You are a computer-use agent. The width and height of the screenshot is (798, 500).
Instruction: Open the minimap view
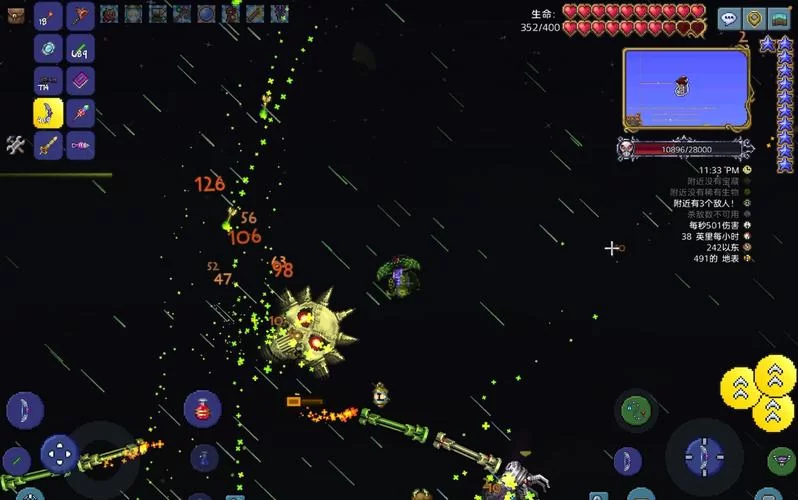[x=686, y=88]
